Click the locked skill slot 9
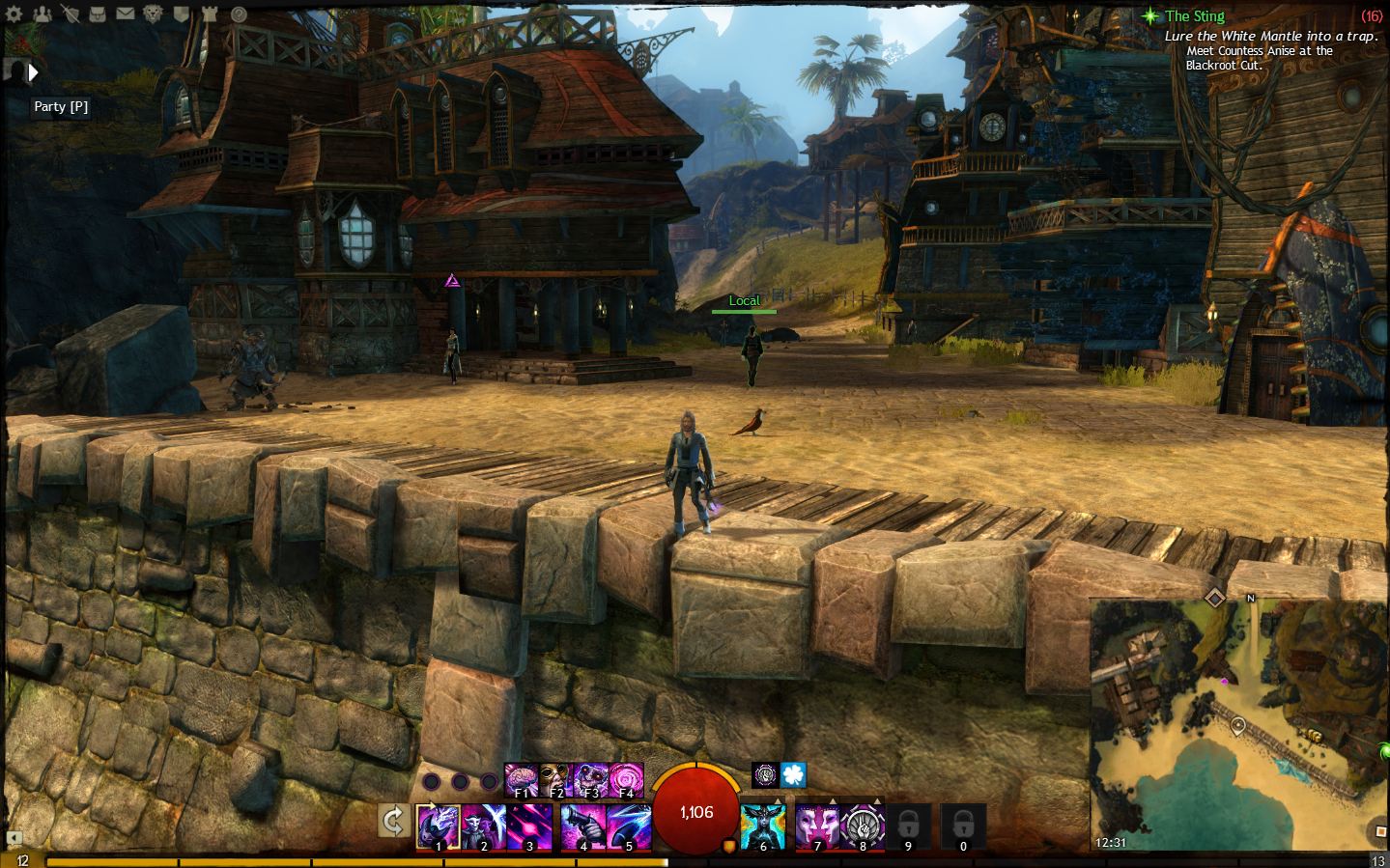Viewport: 1390px width, 868px height. click(x=908, y=827)
